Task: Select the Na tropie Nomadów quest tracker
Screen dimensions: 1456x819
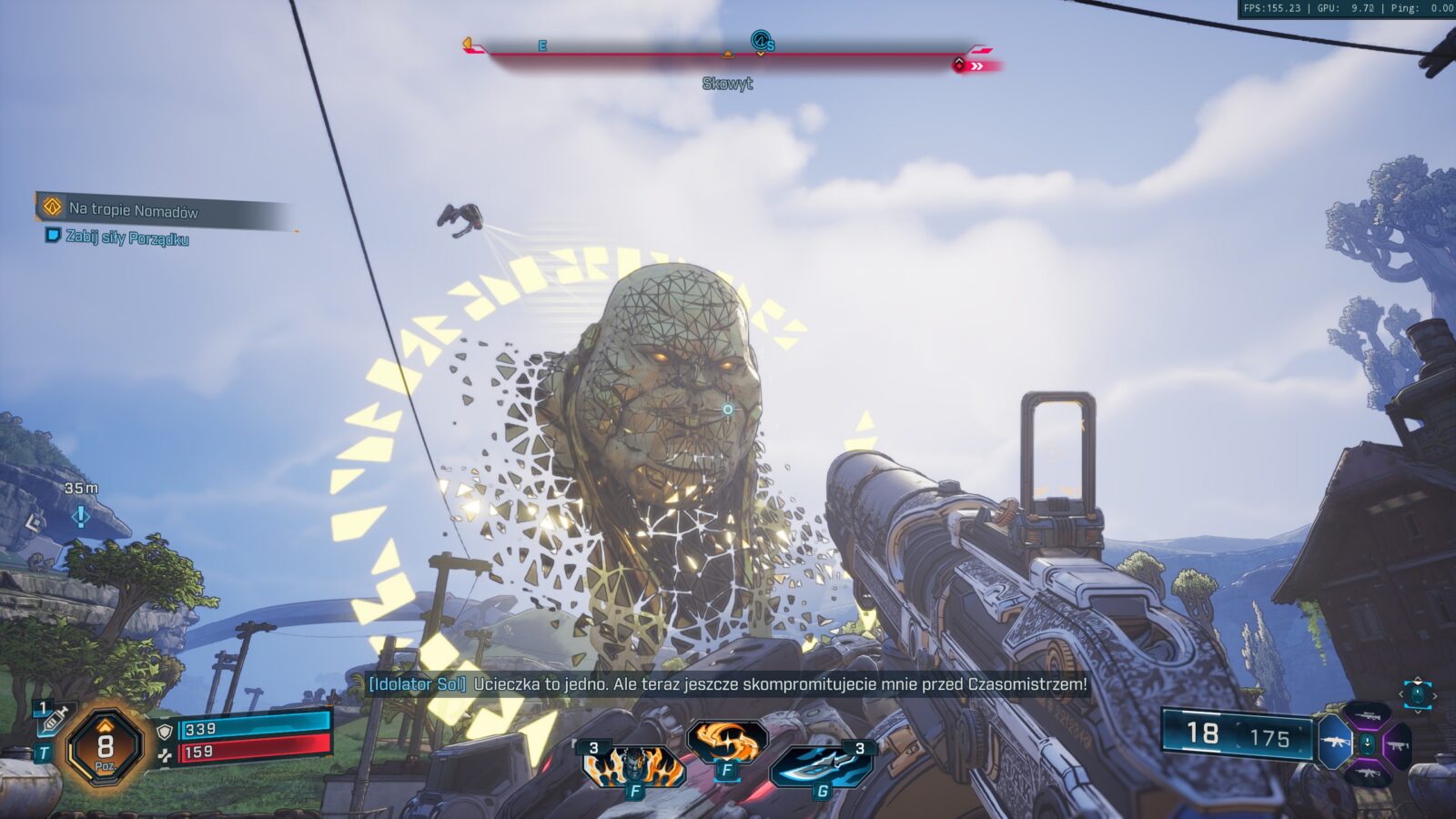Action: (x=132, y=210)
